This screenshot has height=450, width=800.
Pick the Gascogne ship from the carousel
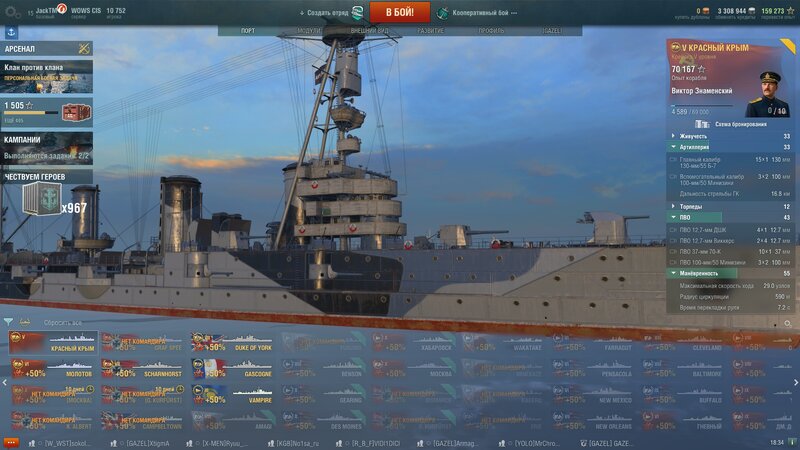pos(239,368)
